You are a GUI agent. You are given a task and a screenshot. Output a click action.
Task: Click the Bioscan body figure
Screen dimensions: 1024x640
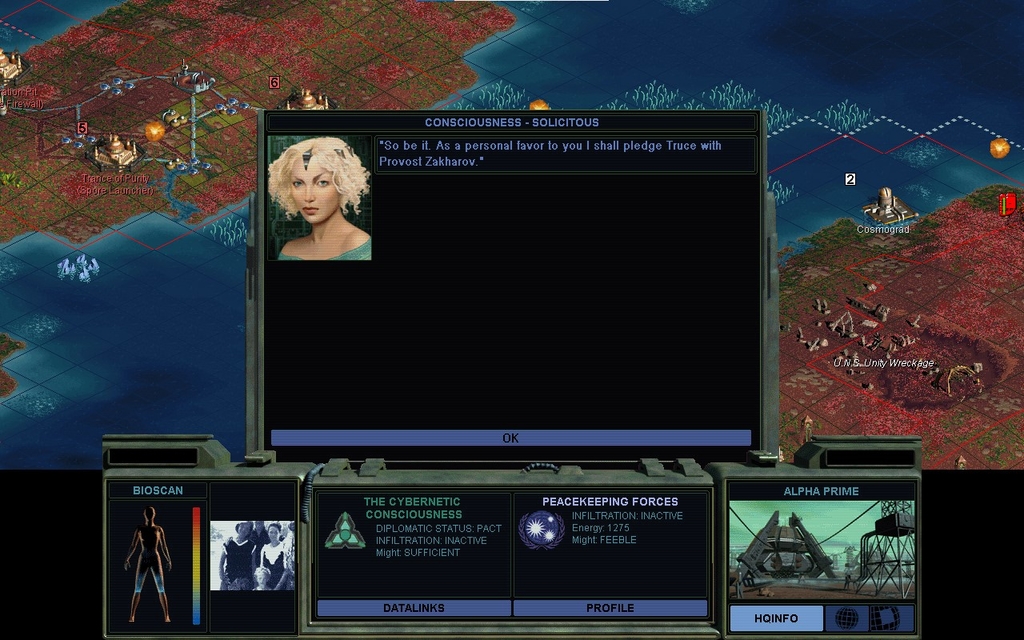click(148, 563)
